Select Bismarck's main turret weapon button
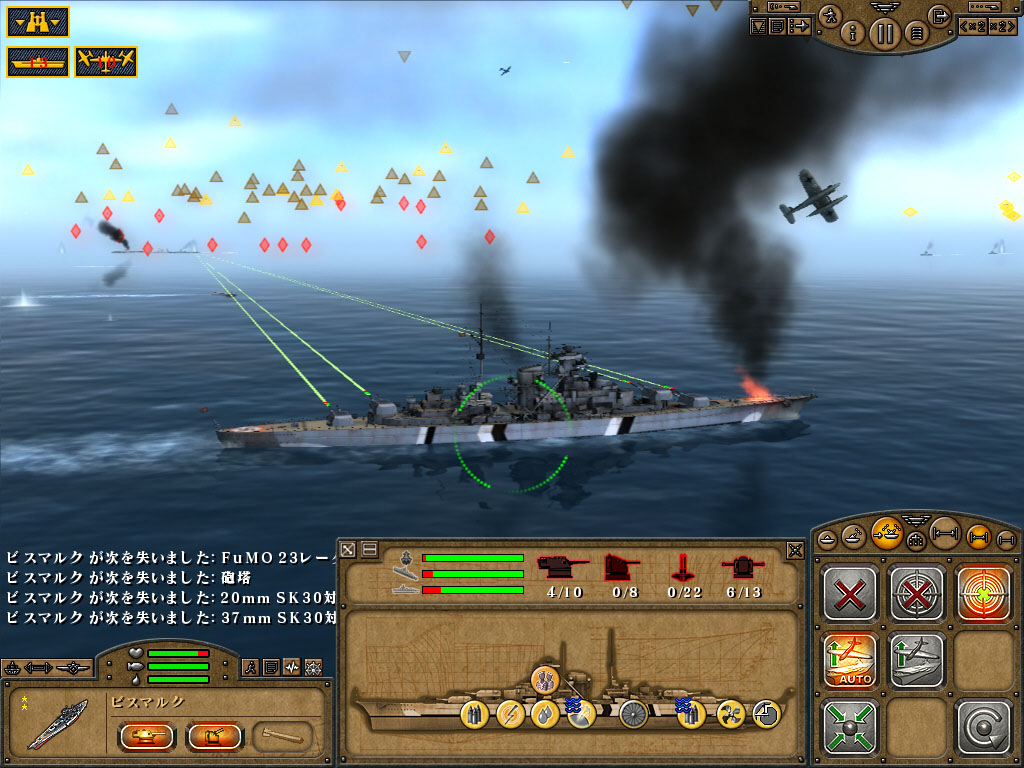The height and width of the screenshot is (768, 1024). (147, 737)
